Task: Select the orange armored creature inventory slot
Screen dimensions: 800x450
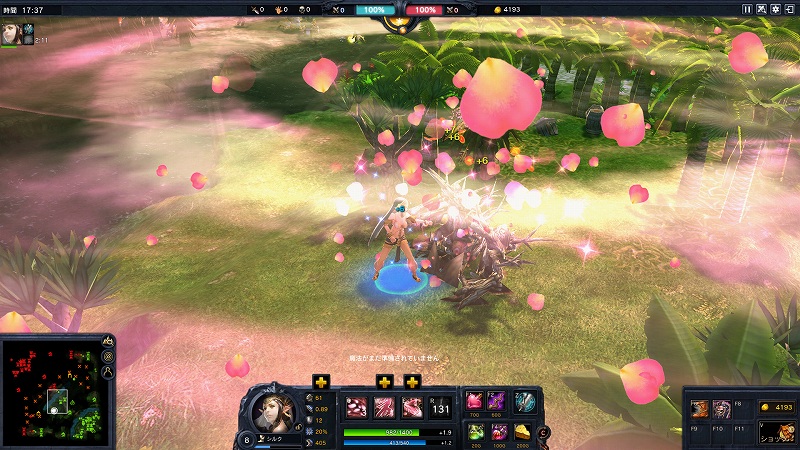Action: click(701, 409)
